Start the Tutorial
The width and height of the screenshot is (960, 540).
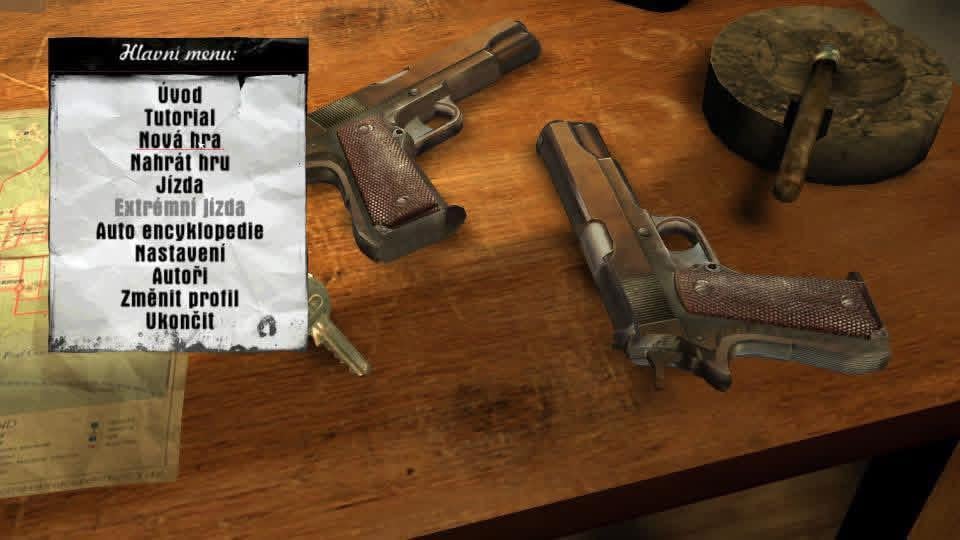tap(180, 117)
